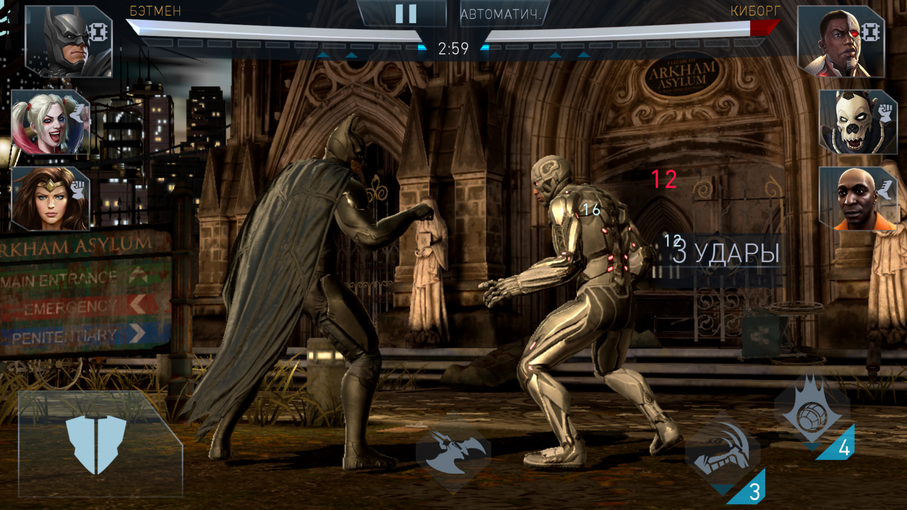Select the bald enemy in orange portrait
This screenshot has width=907, height=510.
click(857, 198)
